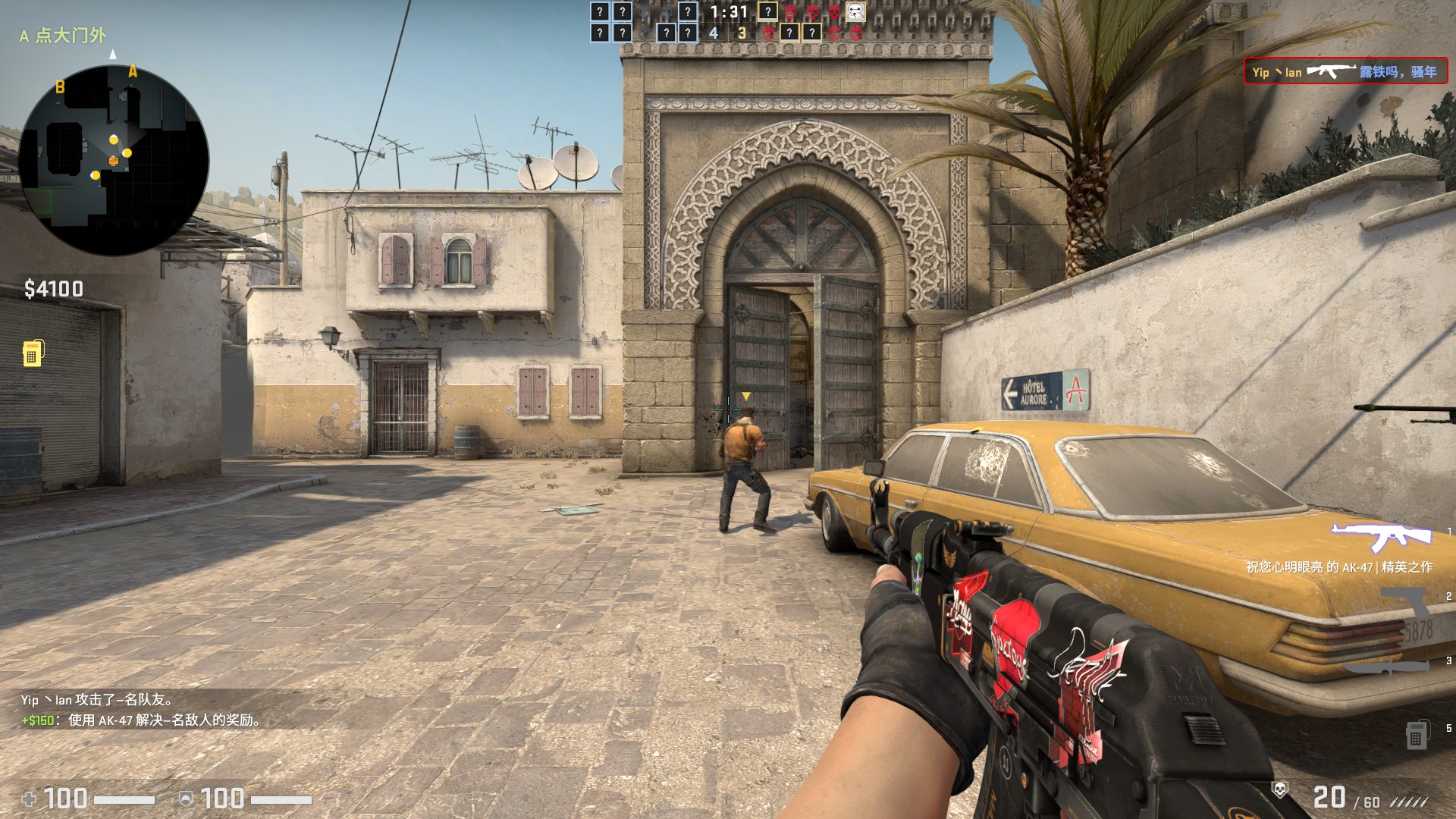Click the yellow bomb icon below the money

tap(33, 353)
